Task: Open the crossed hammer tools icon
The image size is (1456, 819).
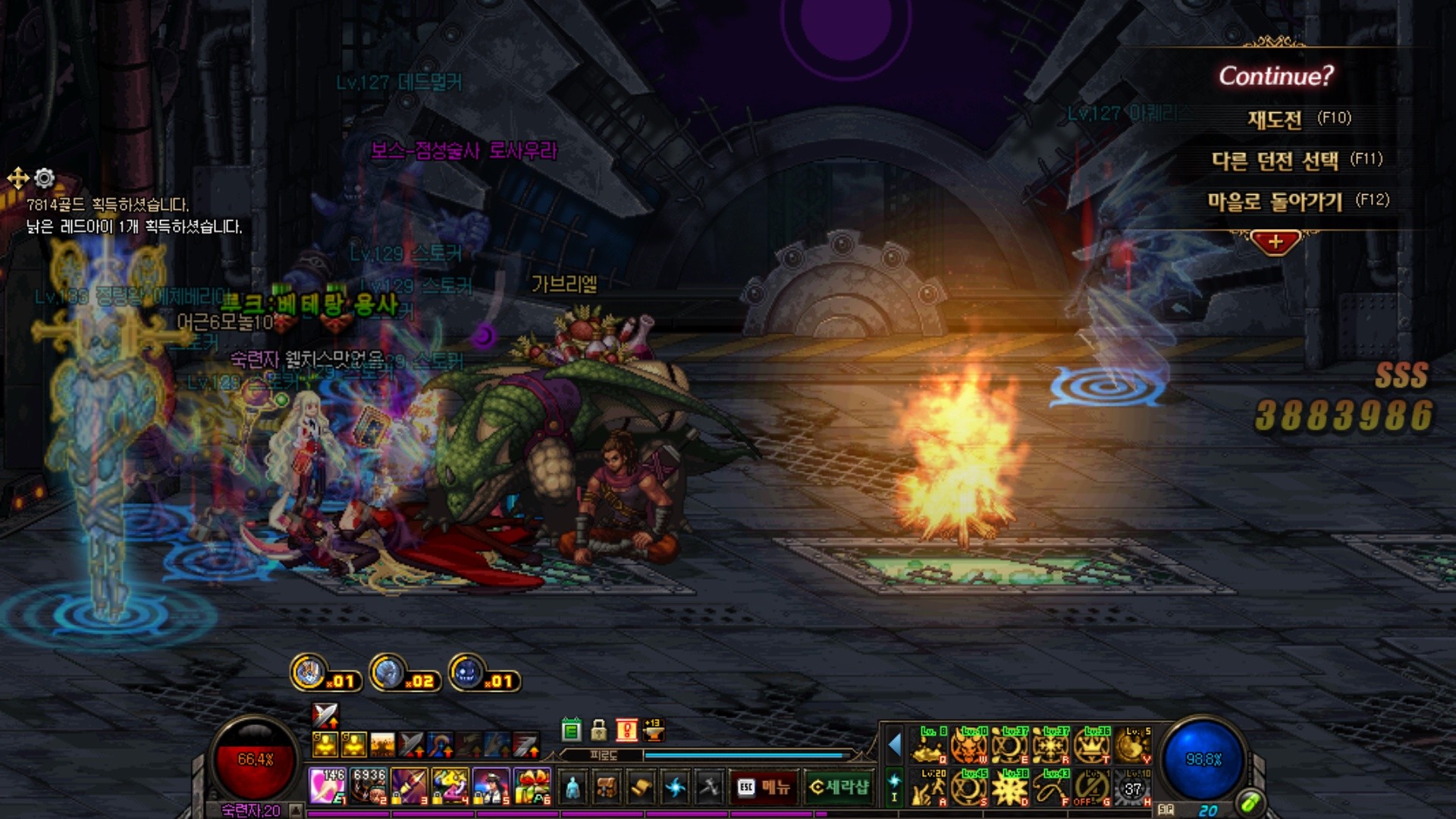Action: (710, 787)
